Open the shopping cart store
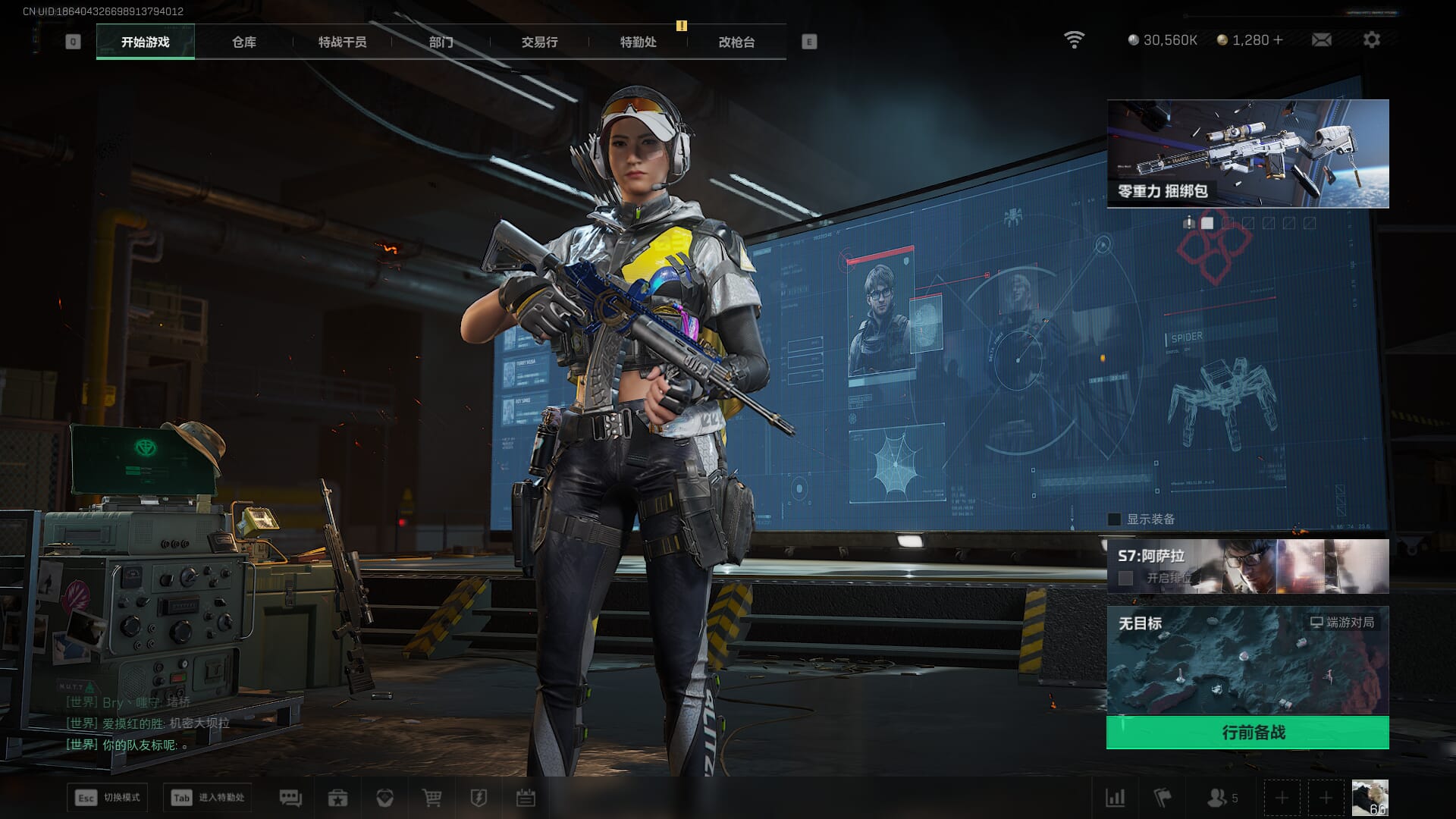1456x819 pixels. click(431, 798)
